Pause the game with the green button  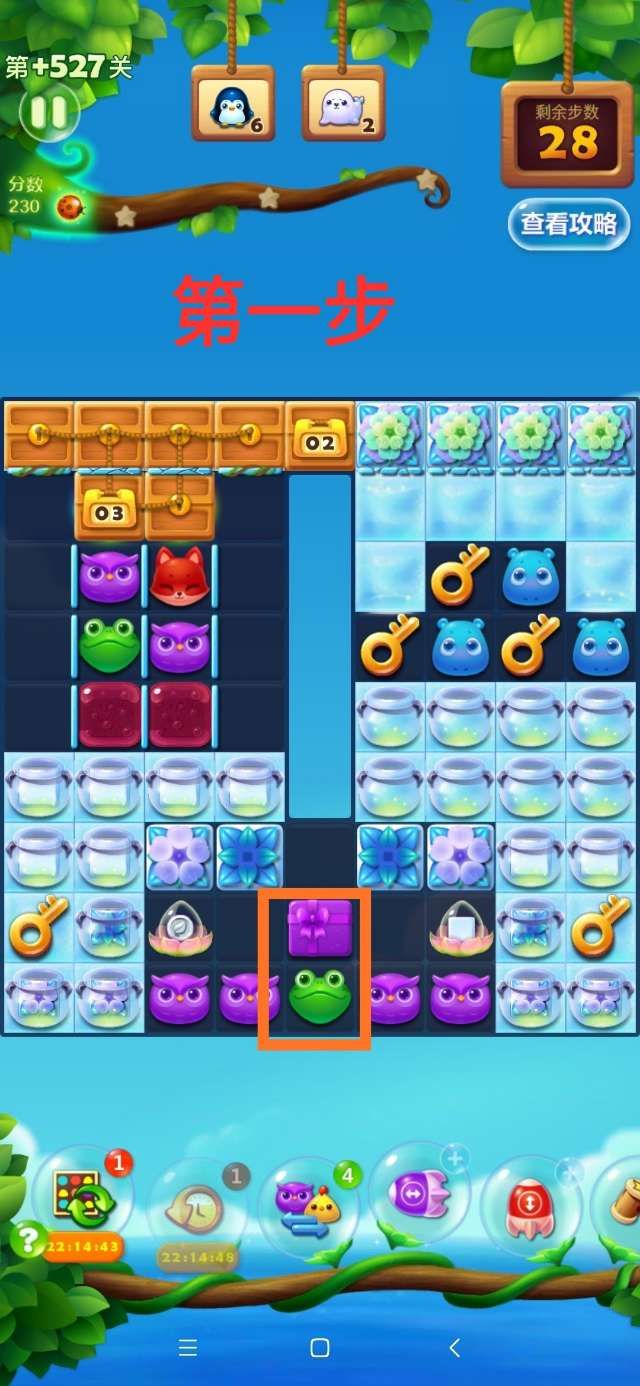pos(48,113)
